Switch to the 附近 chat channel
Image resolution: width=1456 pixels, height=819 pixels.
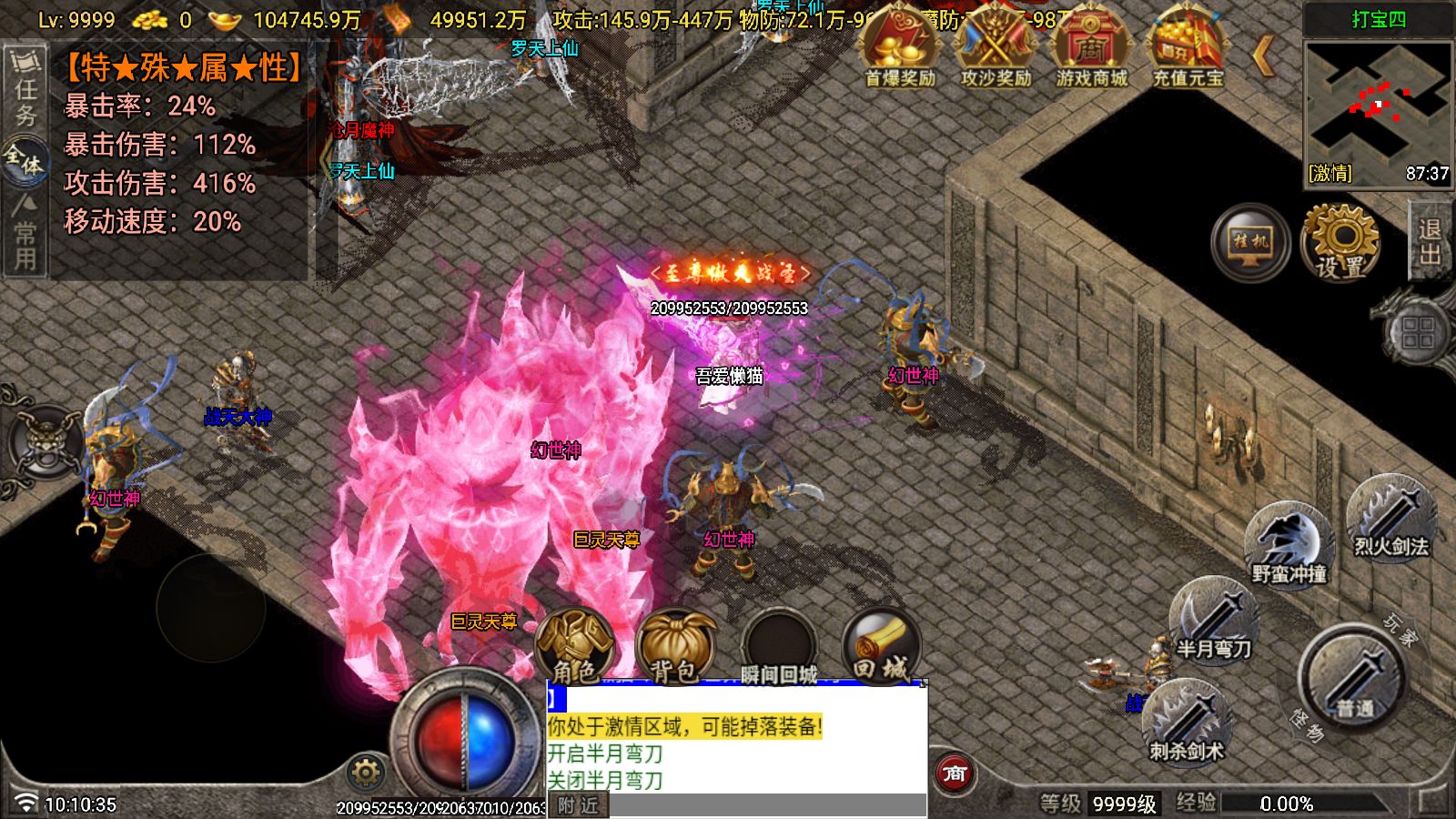(x=578, y=805)
